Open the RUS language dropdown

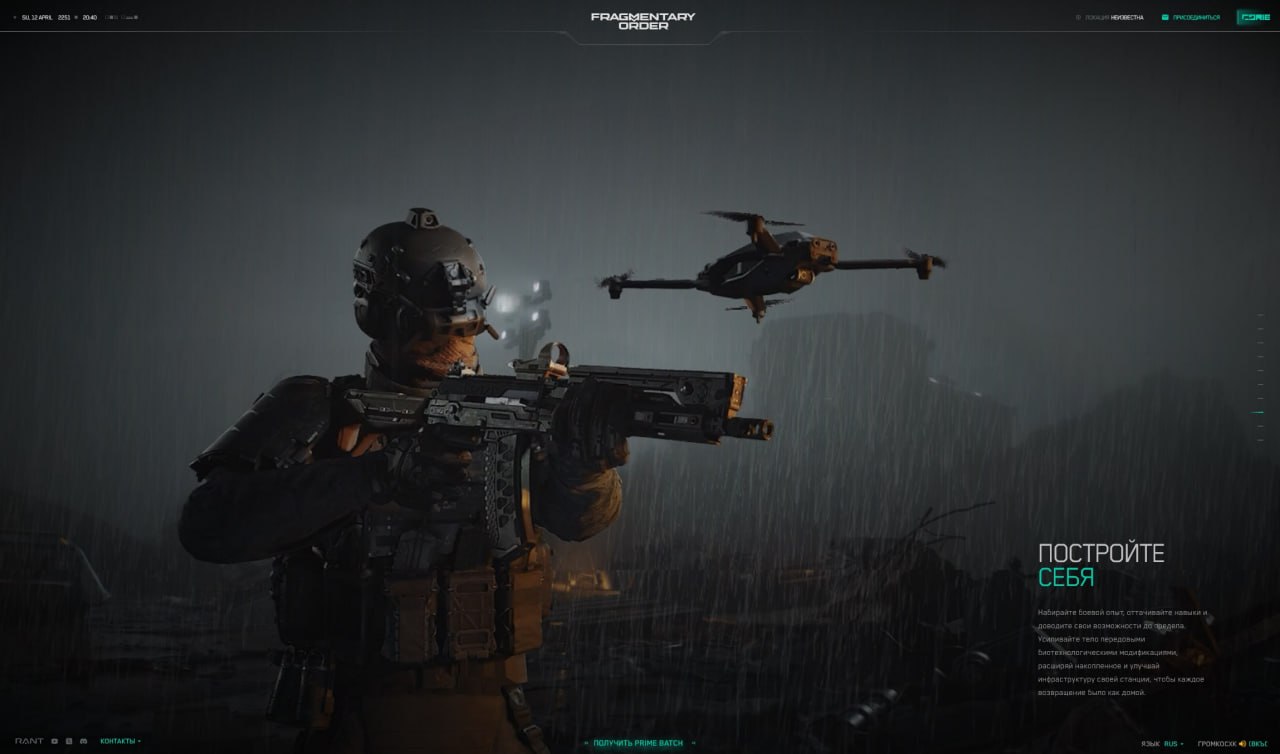pos(1172,744)
